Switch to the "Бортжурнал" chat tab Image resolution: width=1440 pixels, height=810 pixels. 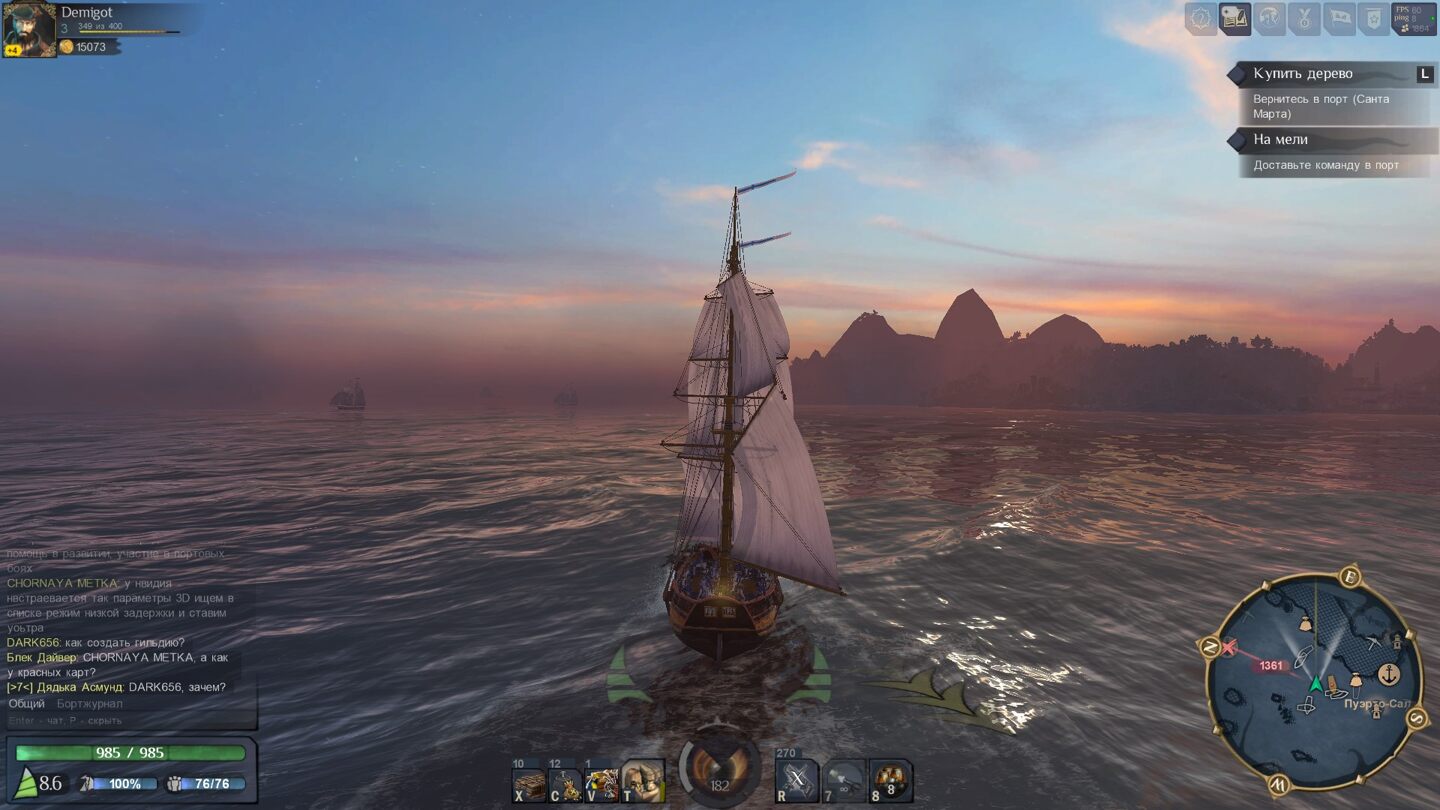tap(90, 704)
